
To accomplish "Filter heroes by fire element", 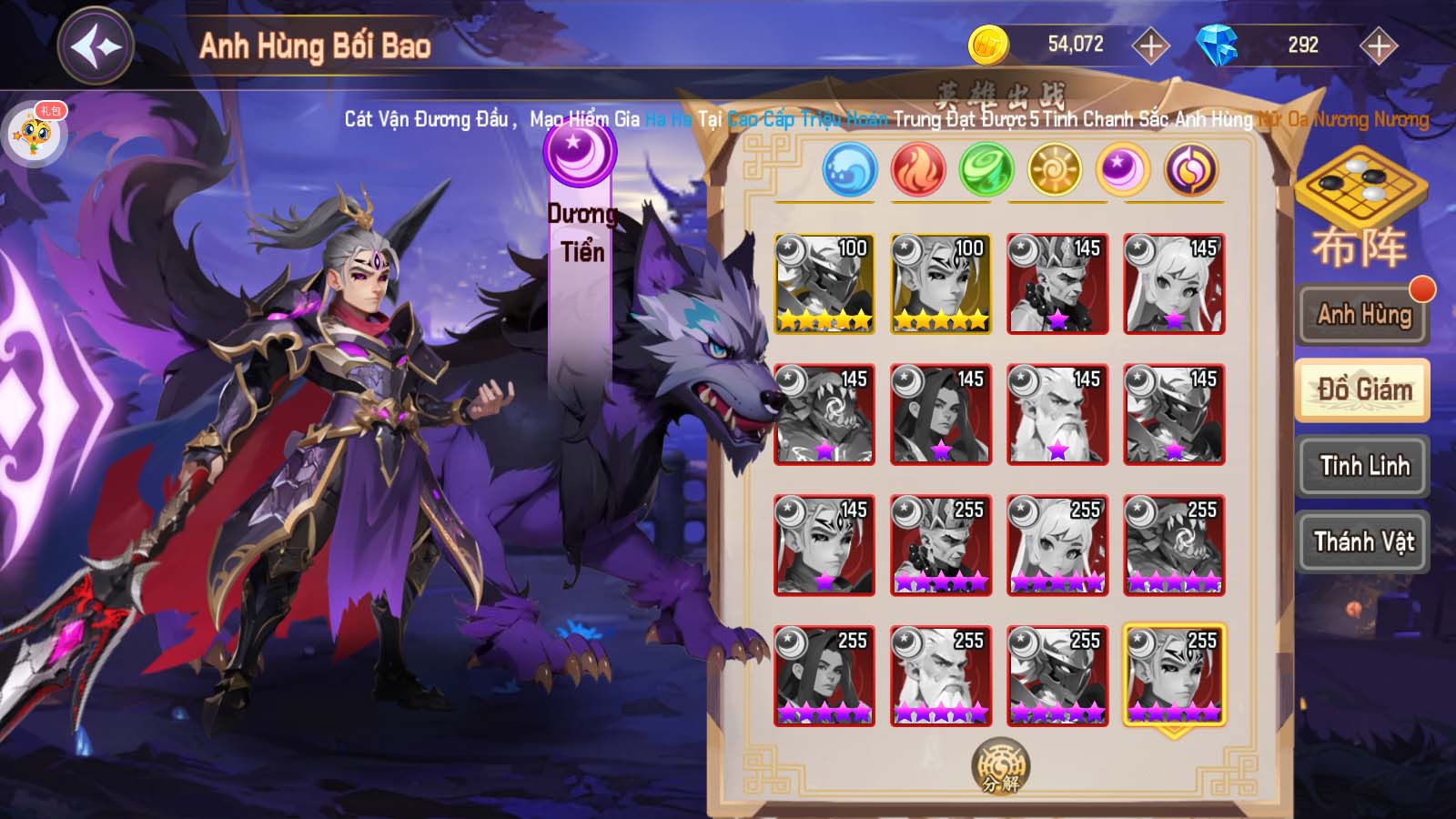I will click(x=918, y=170).
